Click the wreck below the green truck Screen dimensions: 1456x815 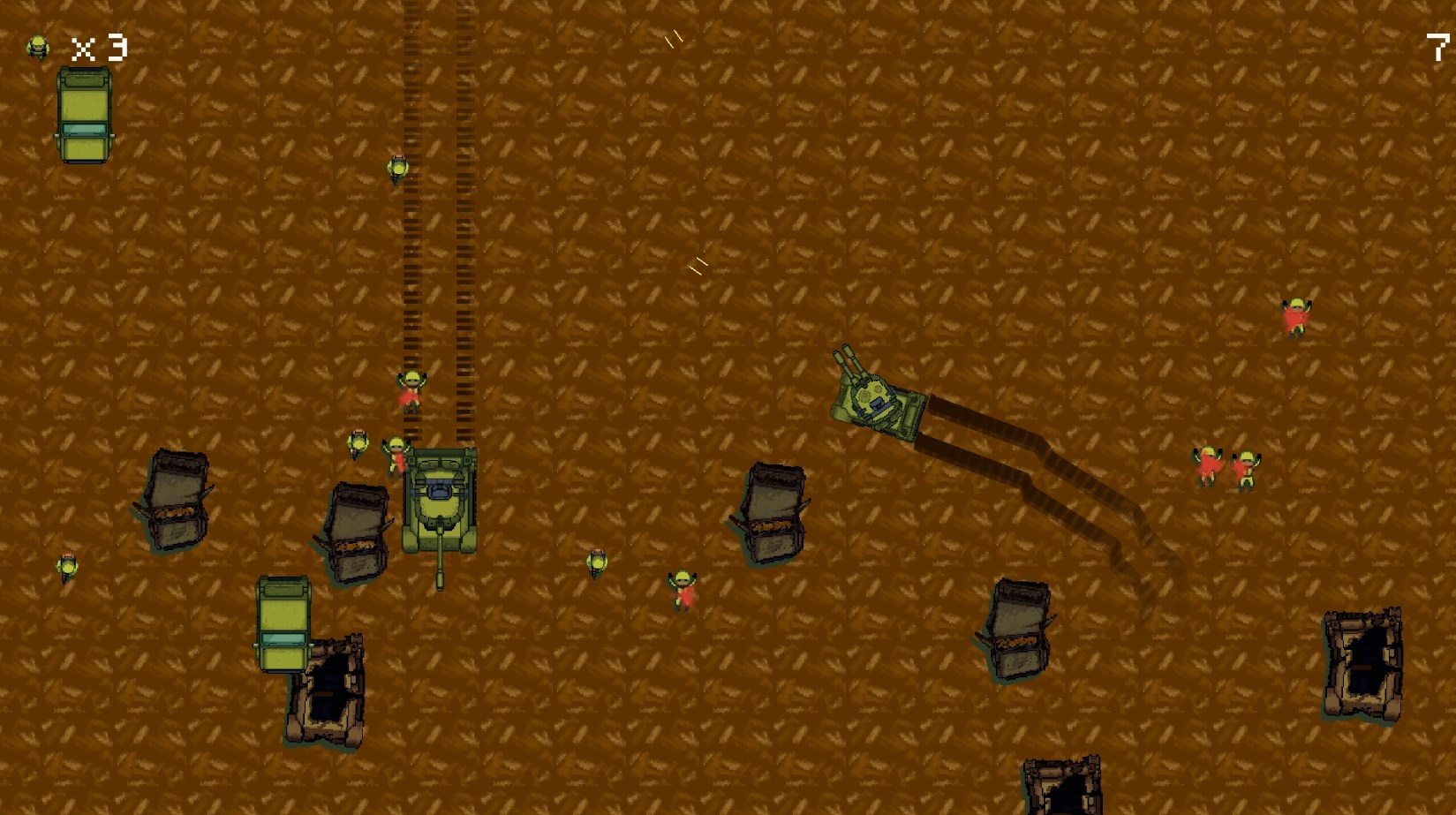tap(329, 693)
